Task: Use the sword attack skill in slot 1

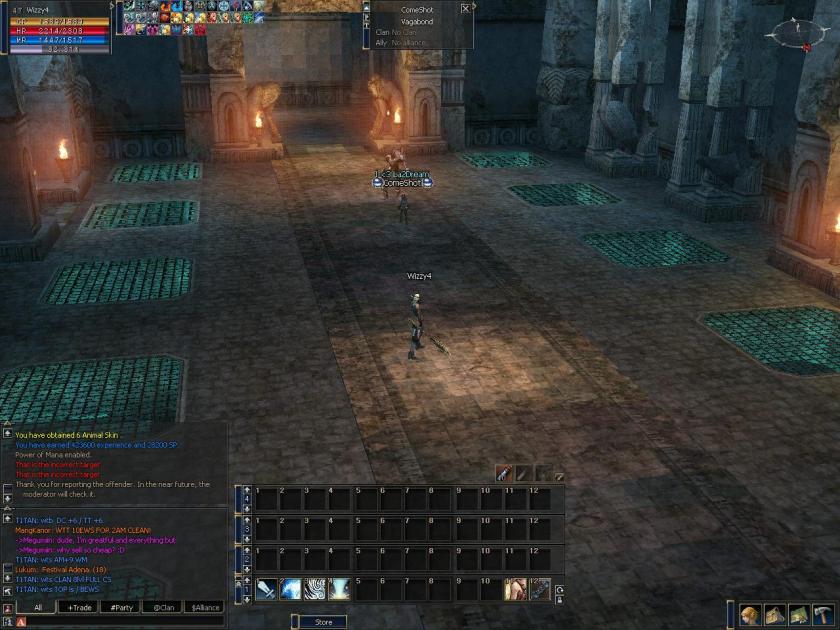Action: point(266,589)
